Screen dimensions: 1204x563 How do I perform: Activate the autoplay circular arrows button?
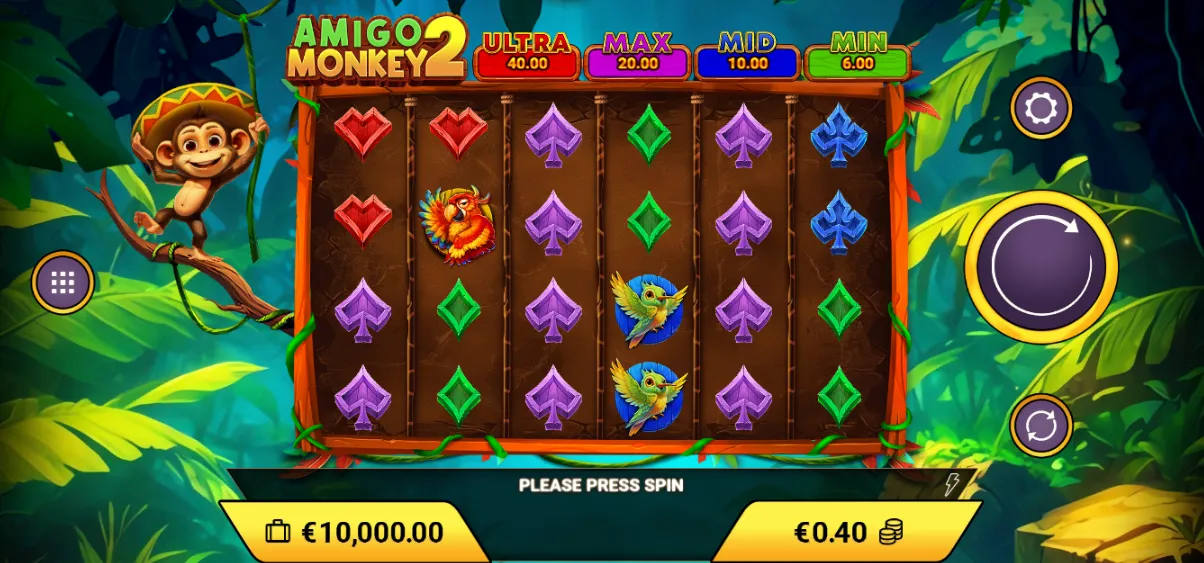(1041, 425)
